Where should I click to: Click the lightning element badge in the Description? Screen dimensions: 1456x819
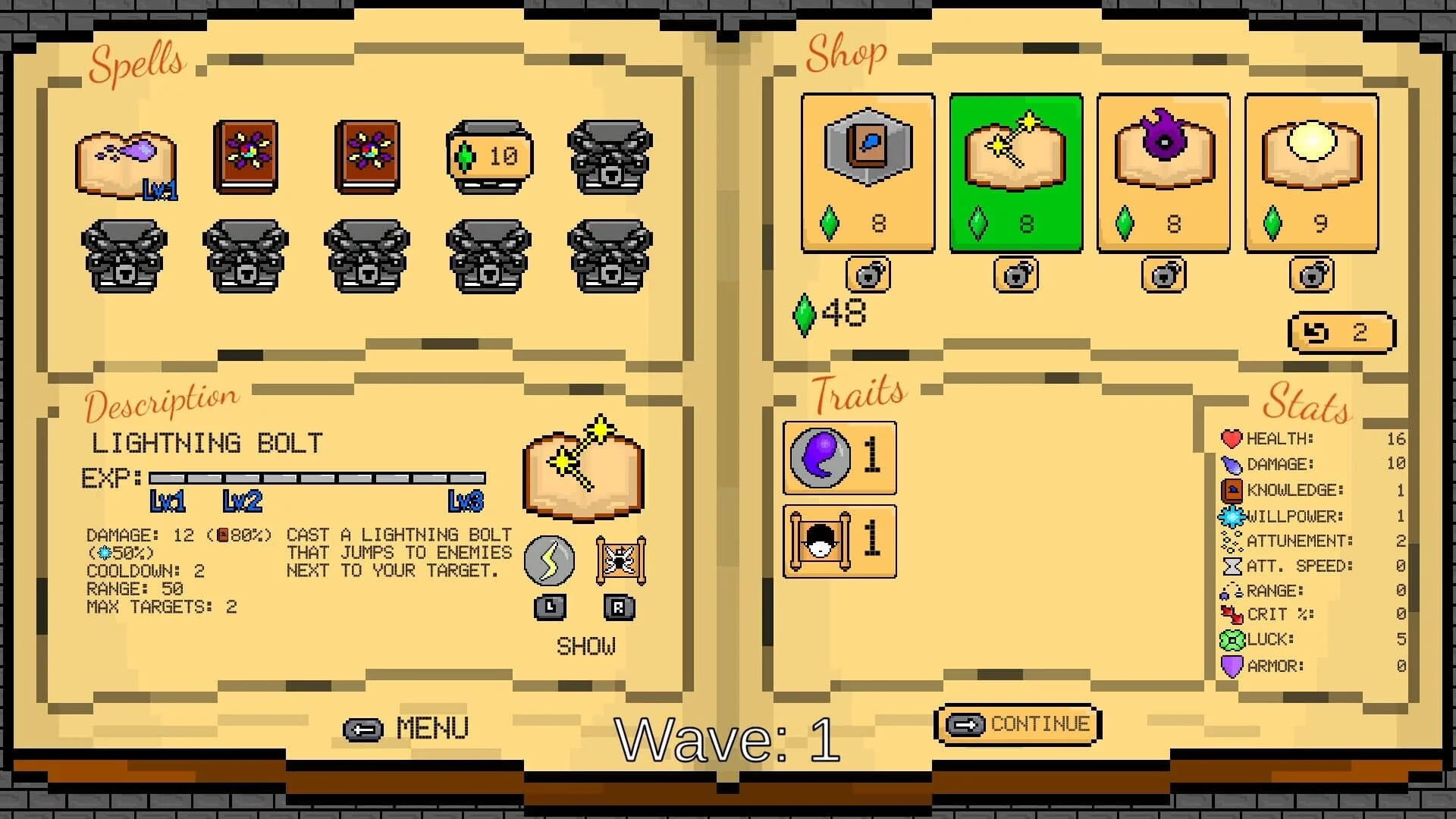tap(550, 561)
